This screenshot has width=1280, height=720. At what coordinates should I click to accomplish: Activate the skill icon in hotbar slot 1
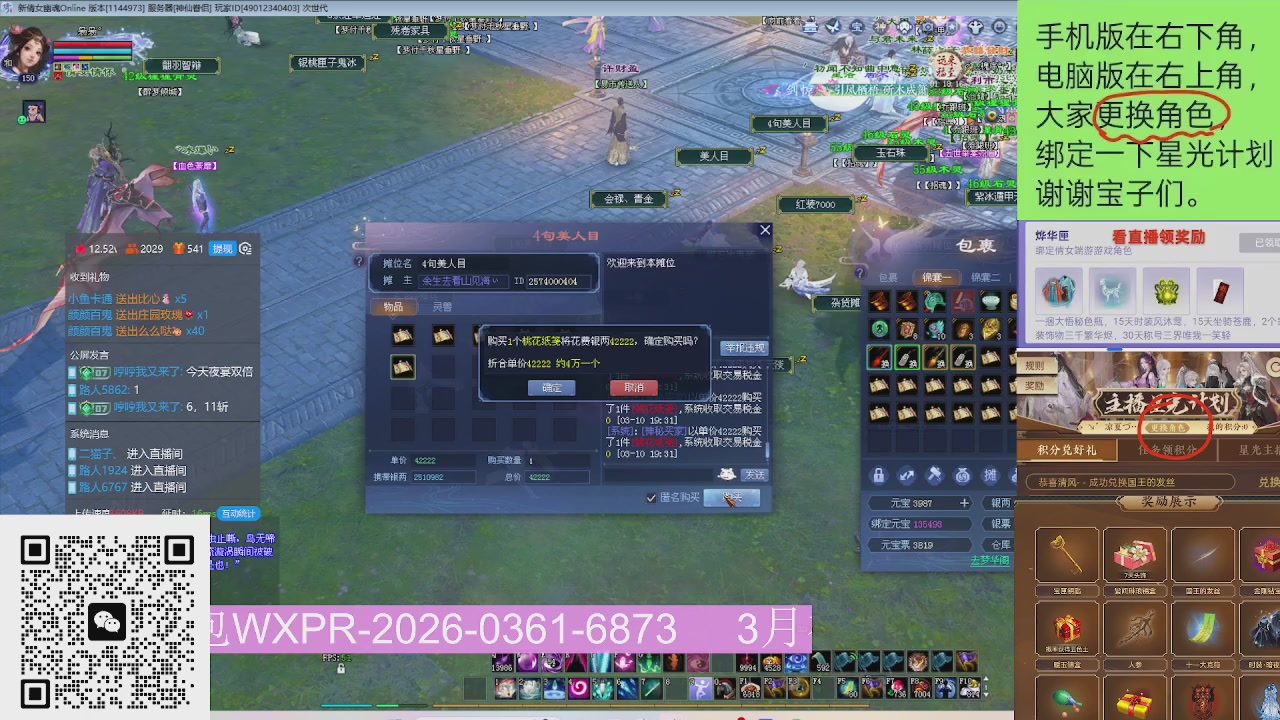tap(506, 689)
